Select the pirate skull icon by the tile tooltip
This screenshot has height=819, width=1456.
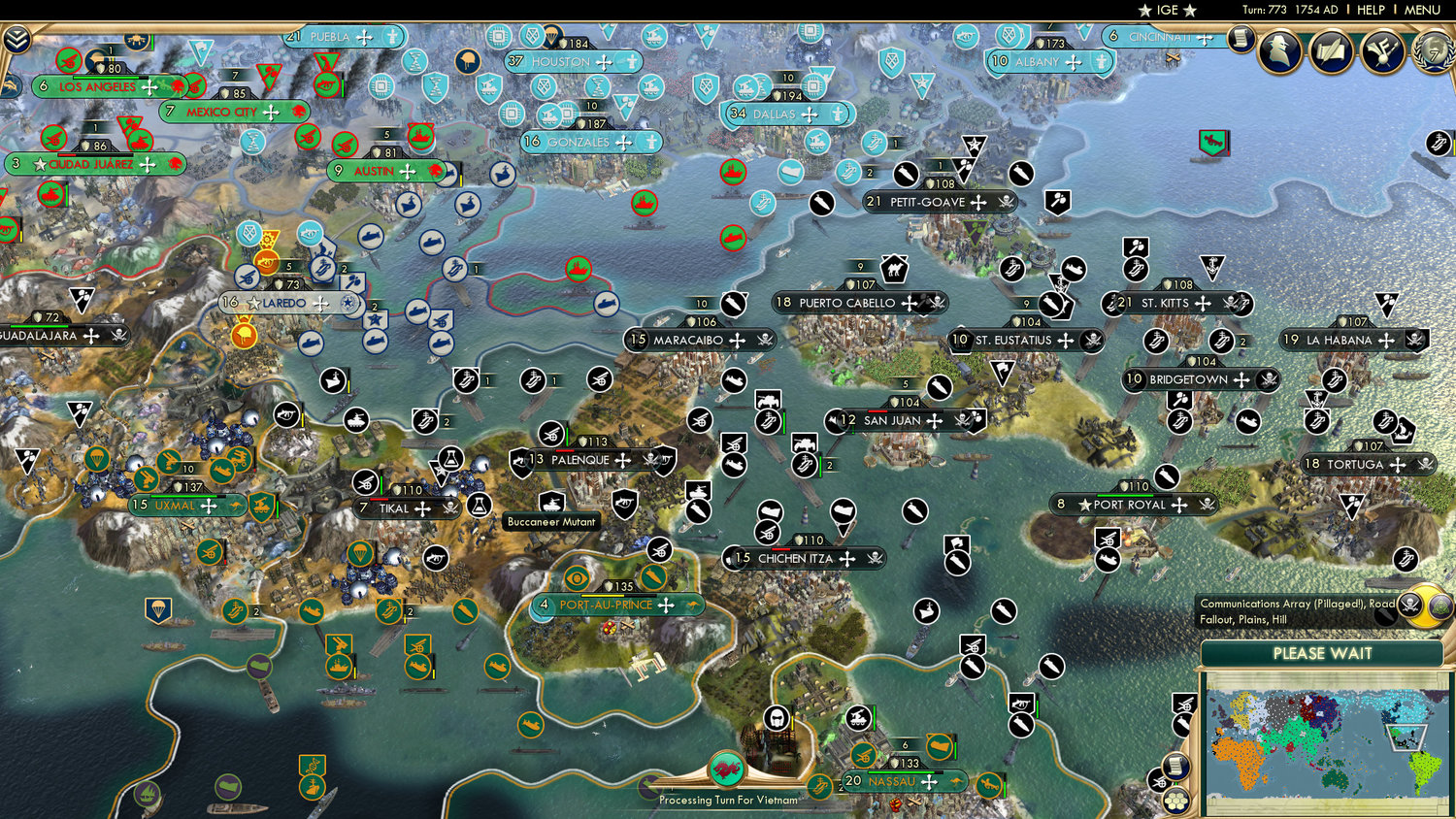click(1409, 603)
